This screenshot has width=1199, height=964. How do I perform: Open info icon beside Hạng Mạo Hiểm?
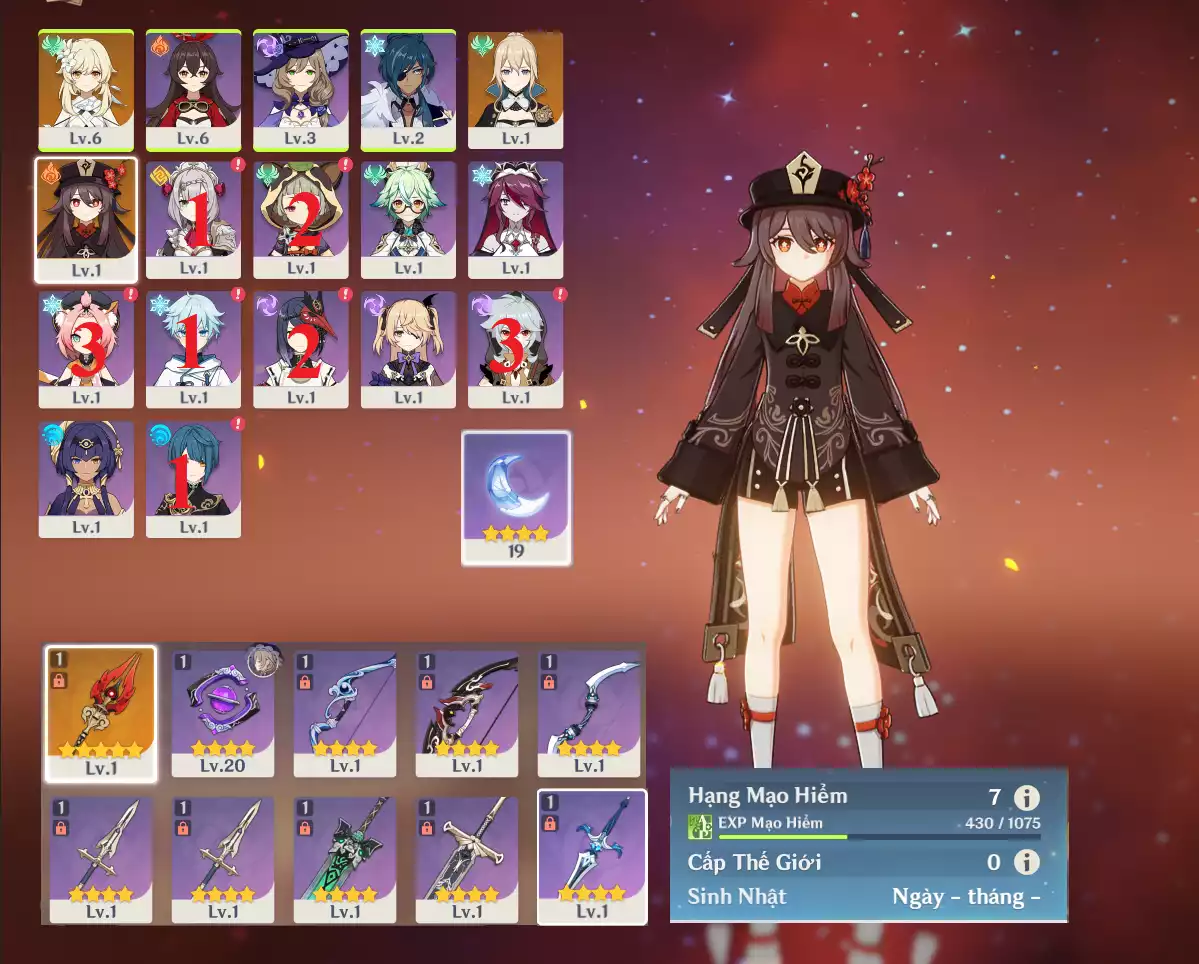(x=1026, y=797)
